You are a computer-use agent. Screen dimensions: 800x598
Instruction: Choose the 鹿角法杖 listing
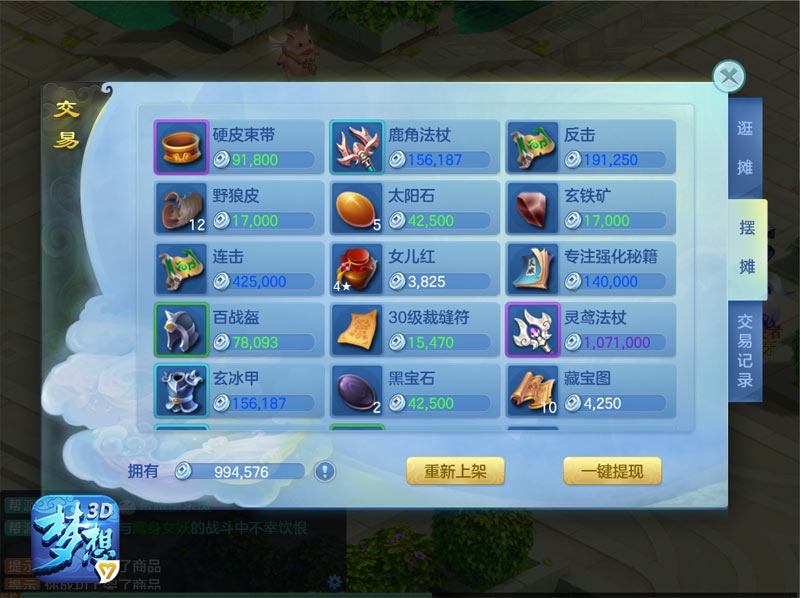pos(415,147)
